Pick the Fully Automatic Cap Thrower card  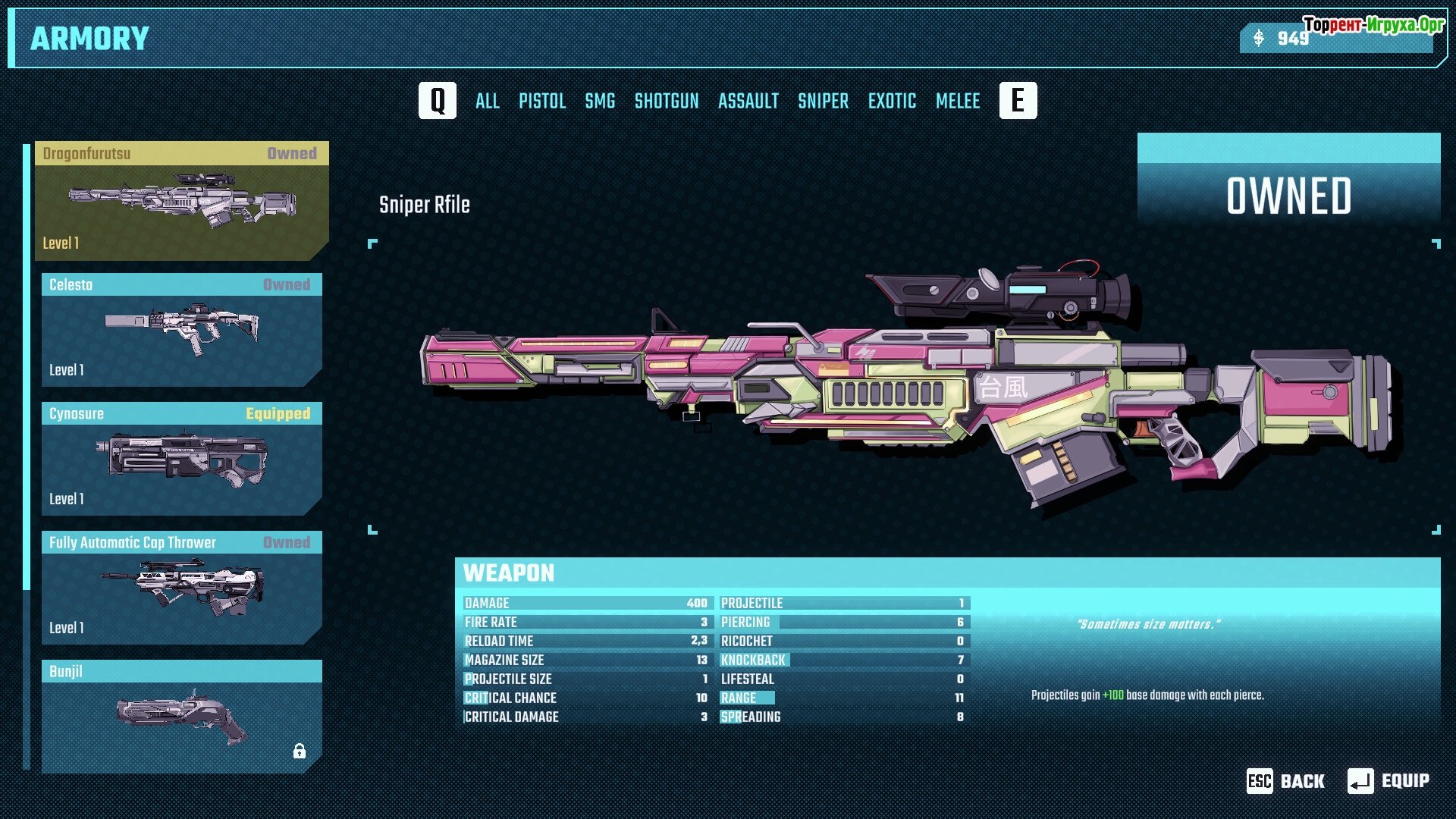[182, 588]
